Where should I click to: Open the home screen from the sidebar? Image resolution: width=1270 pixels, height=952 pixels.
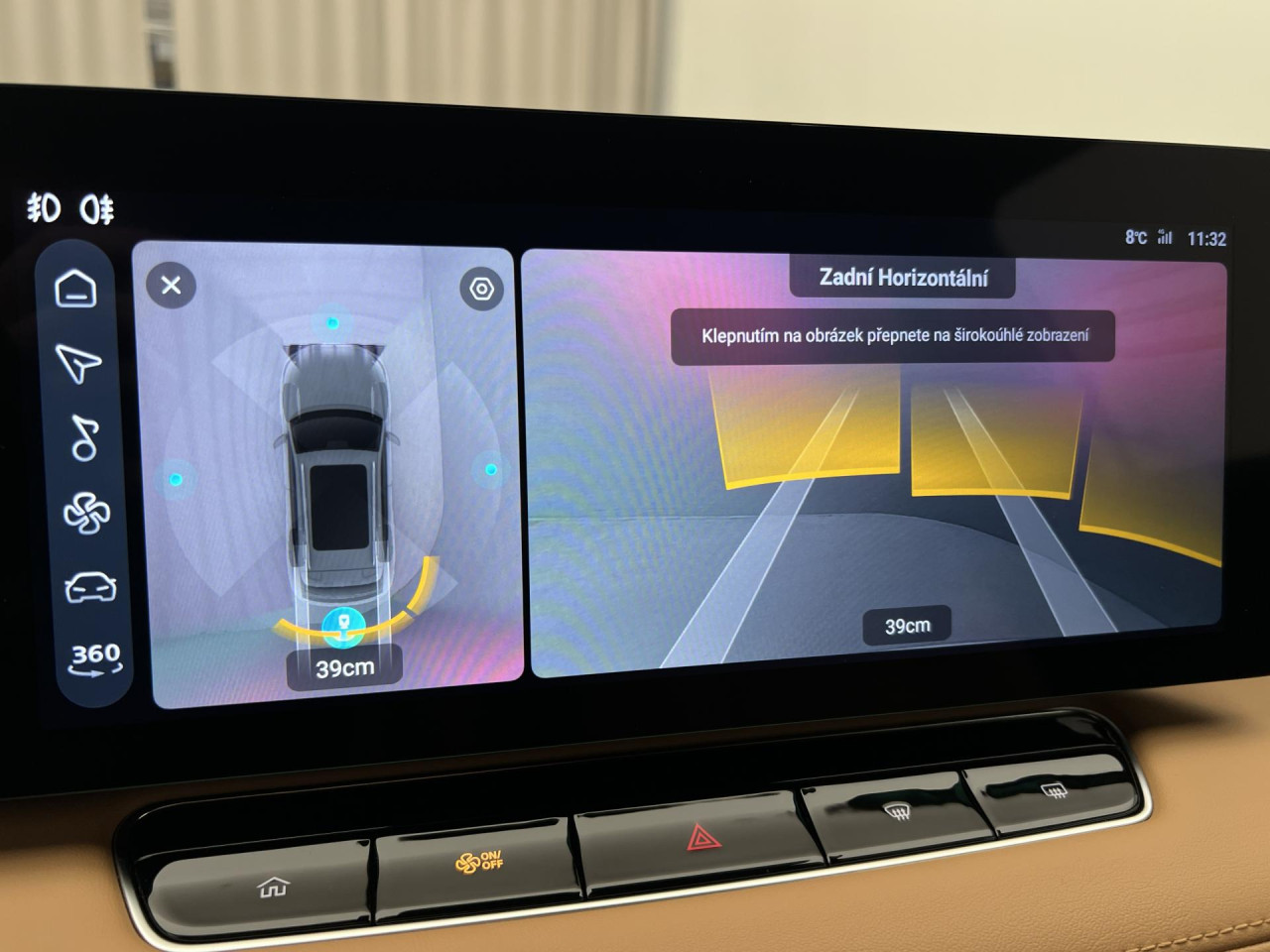76,289
